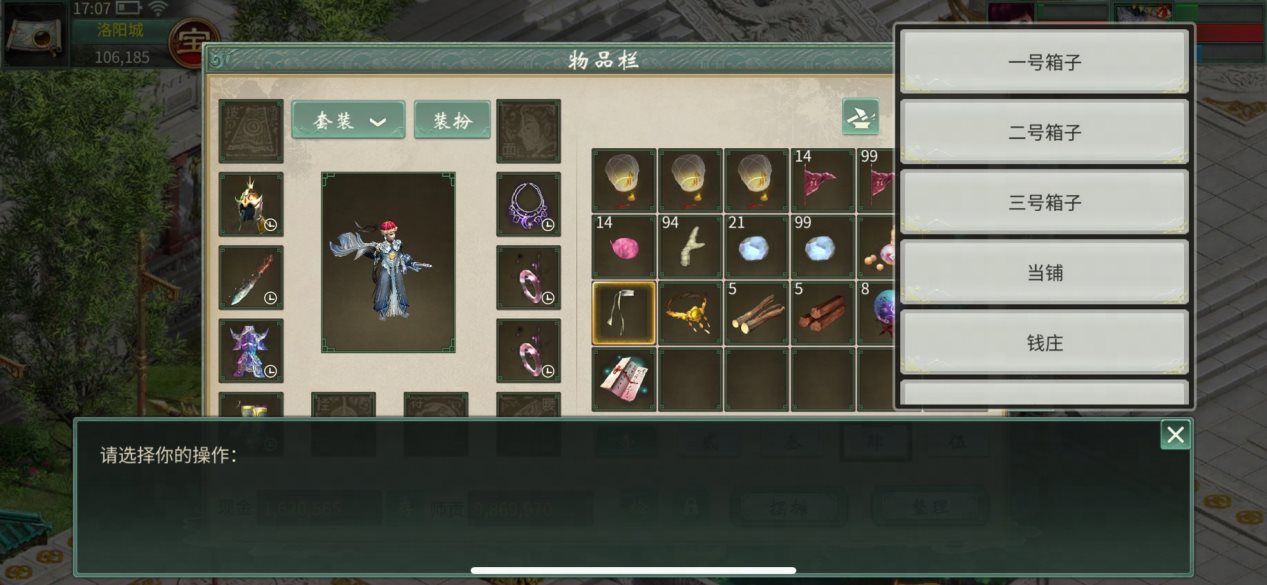Open 三号箱子 storage
The width and height of the screenshot is (1267, 585).
[x=1044, y=202]
